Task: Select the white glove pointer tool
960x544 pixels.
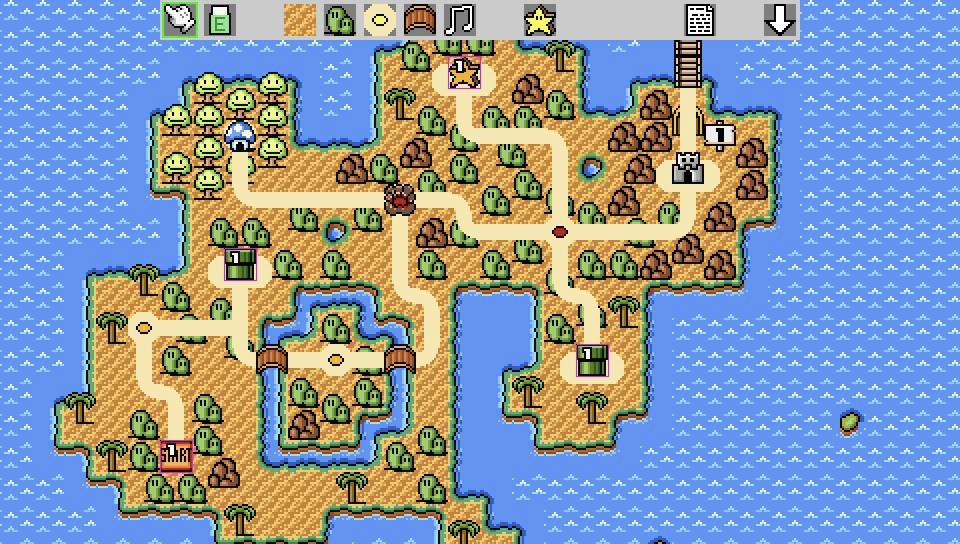Action: tap(180, 20)
